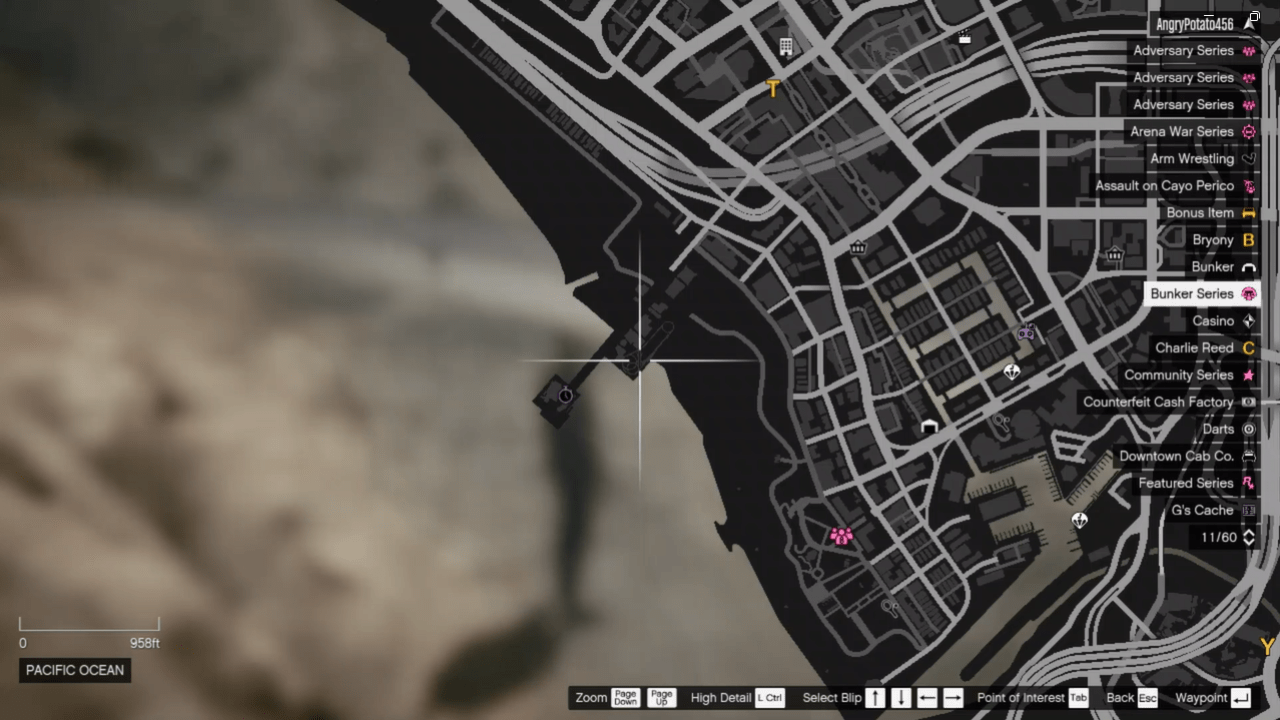This screenshot has height=720, width=1280.
Task: Select the Bunker icon in the legend
Action: pyautogui.click(x=1248, y=266)
